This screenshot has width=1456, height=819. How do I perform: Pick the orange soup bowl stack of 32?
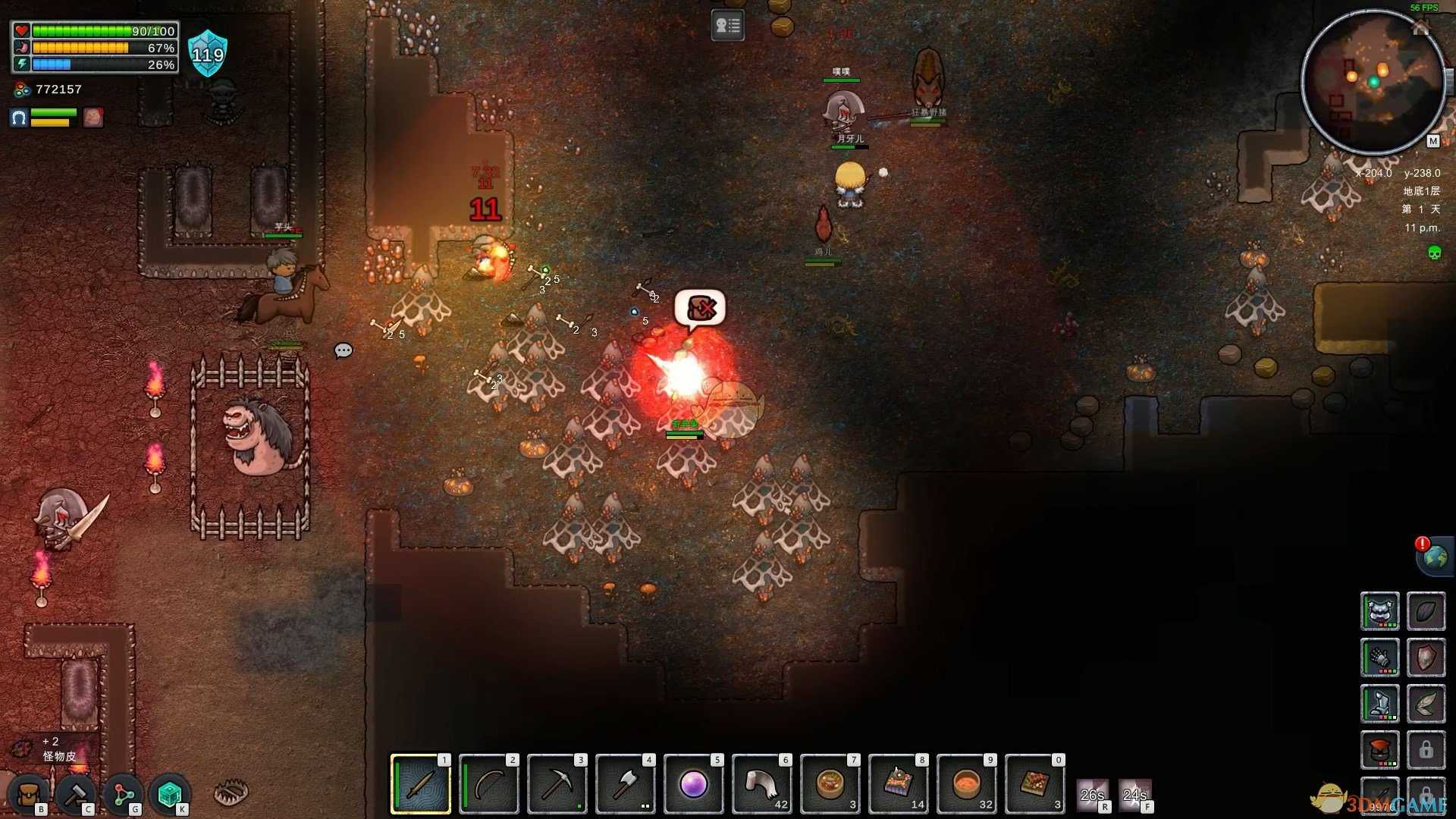967,784
